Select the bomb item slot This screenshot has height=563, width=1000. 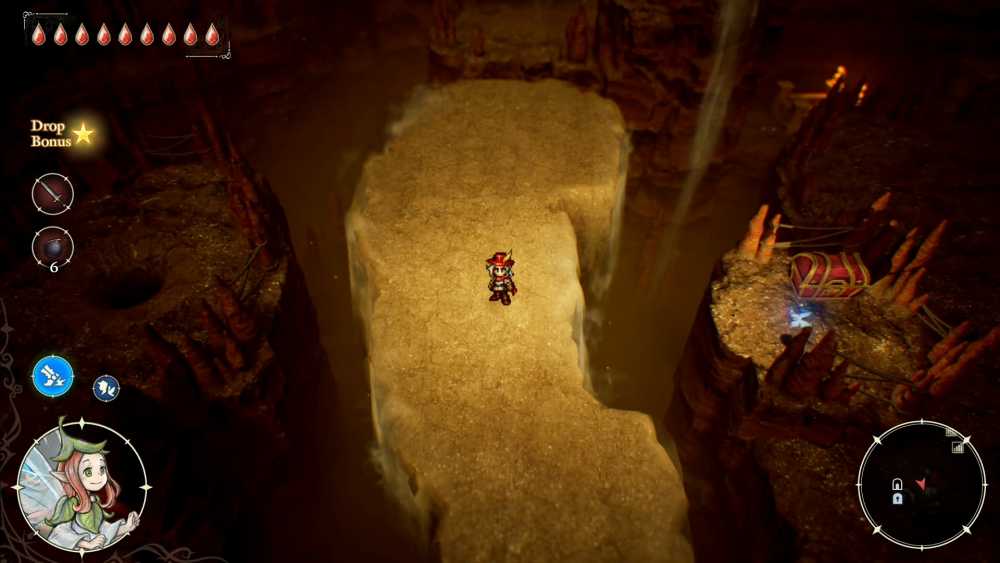click(52, 247)
